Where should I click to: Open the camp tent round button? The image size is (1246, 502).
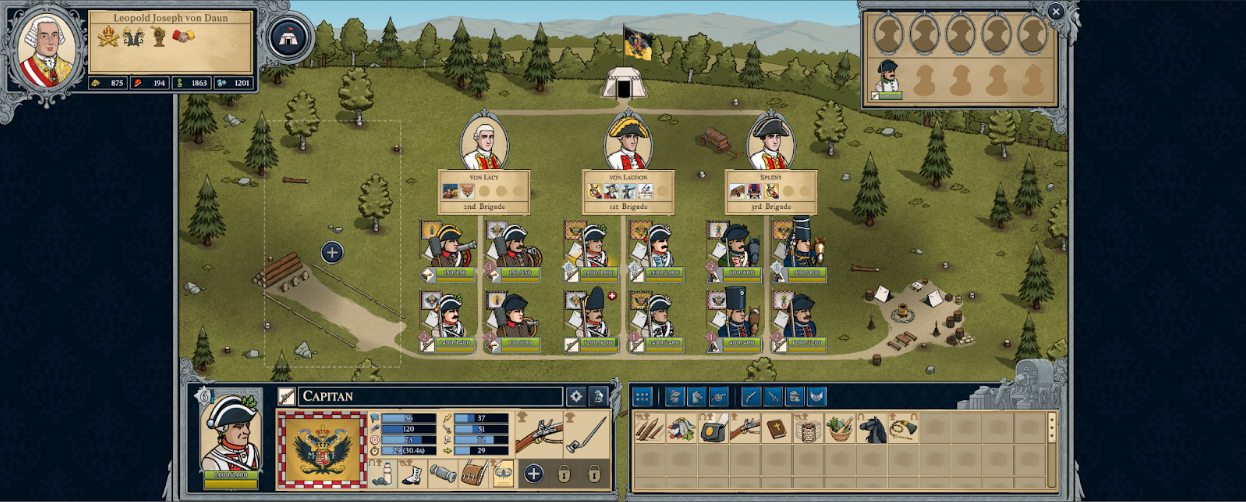tap(289, 37)
